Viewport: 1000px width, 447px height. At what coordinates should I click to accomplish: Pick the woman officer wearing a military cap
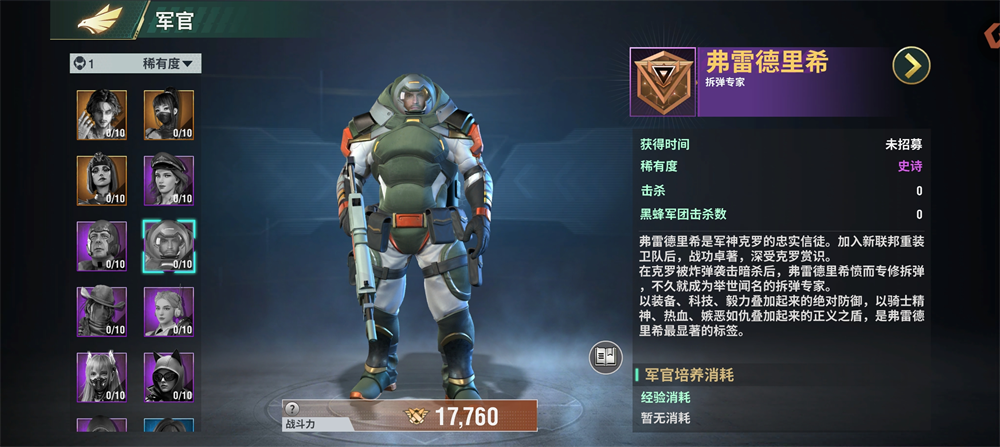(x=168, y=180)
